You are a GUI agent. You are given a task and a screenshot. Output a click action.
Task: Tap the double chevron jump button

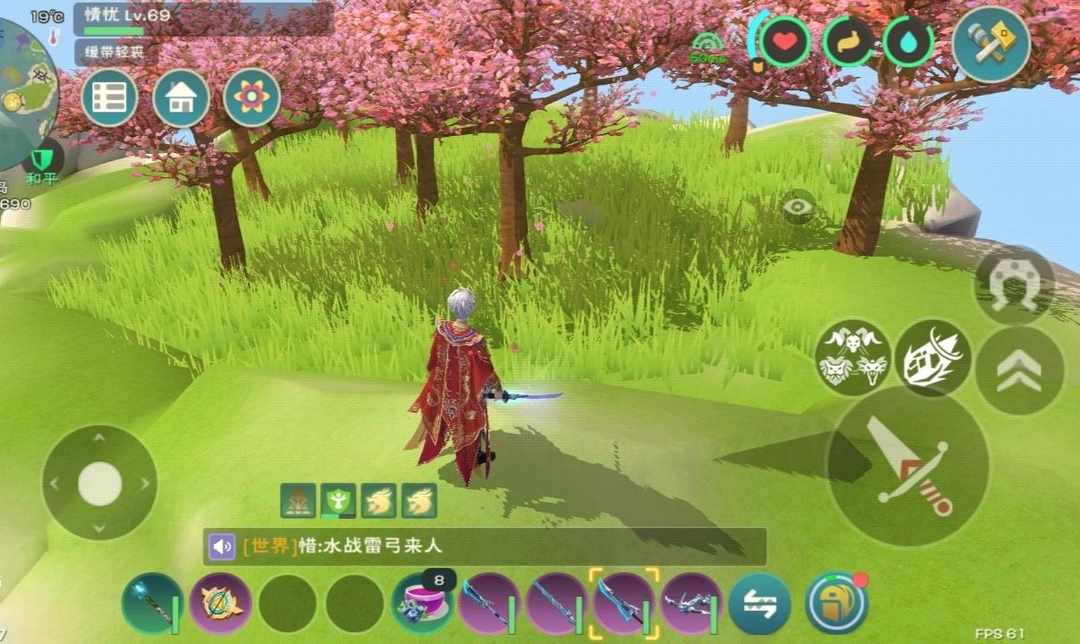pyautogui.click(x=1019, y=371)
